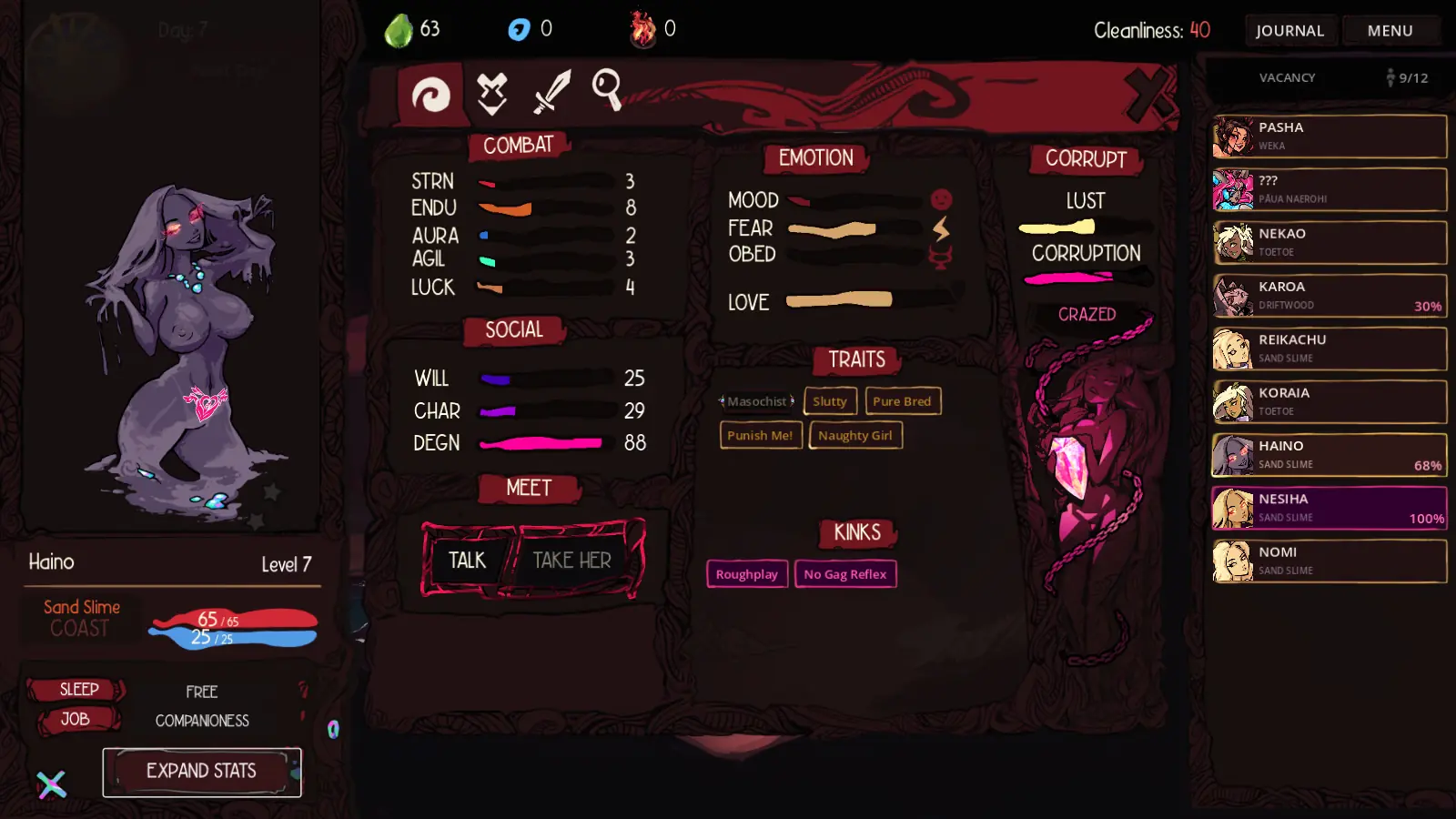Select Koraia from the list

1330,402
